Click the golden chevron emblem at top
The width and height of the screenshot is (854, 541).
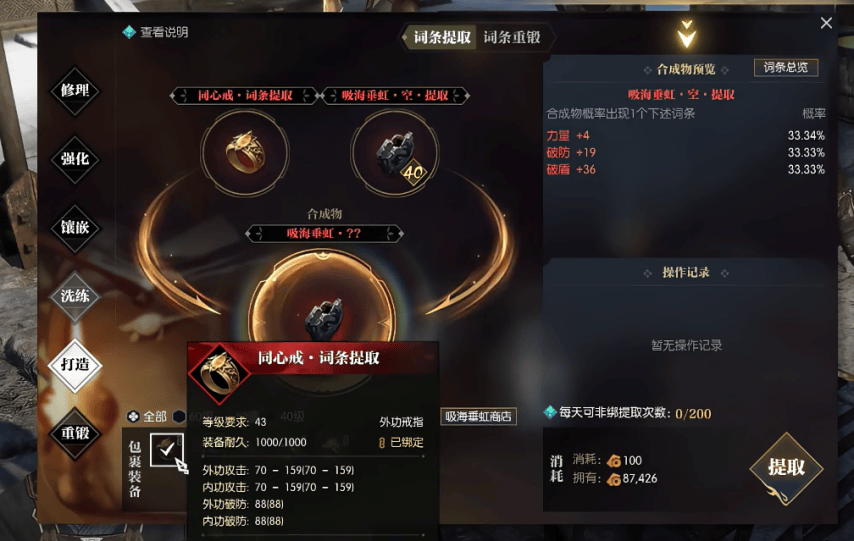pyautogui.click(x=686, y=37)
